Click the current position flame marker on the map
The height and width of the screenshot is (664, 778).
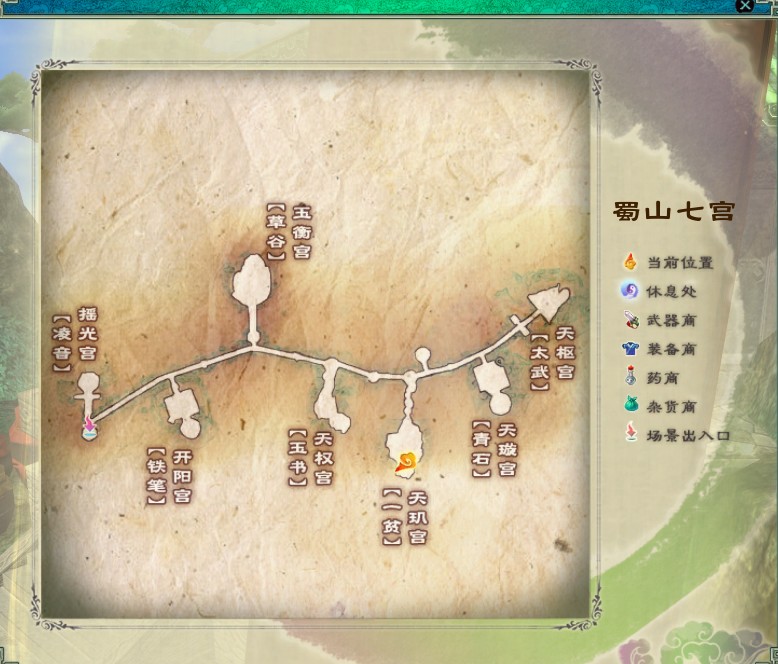tap(407, 462)
